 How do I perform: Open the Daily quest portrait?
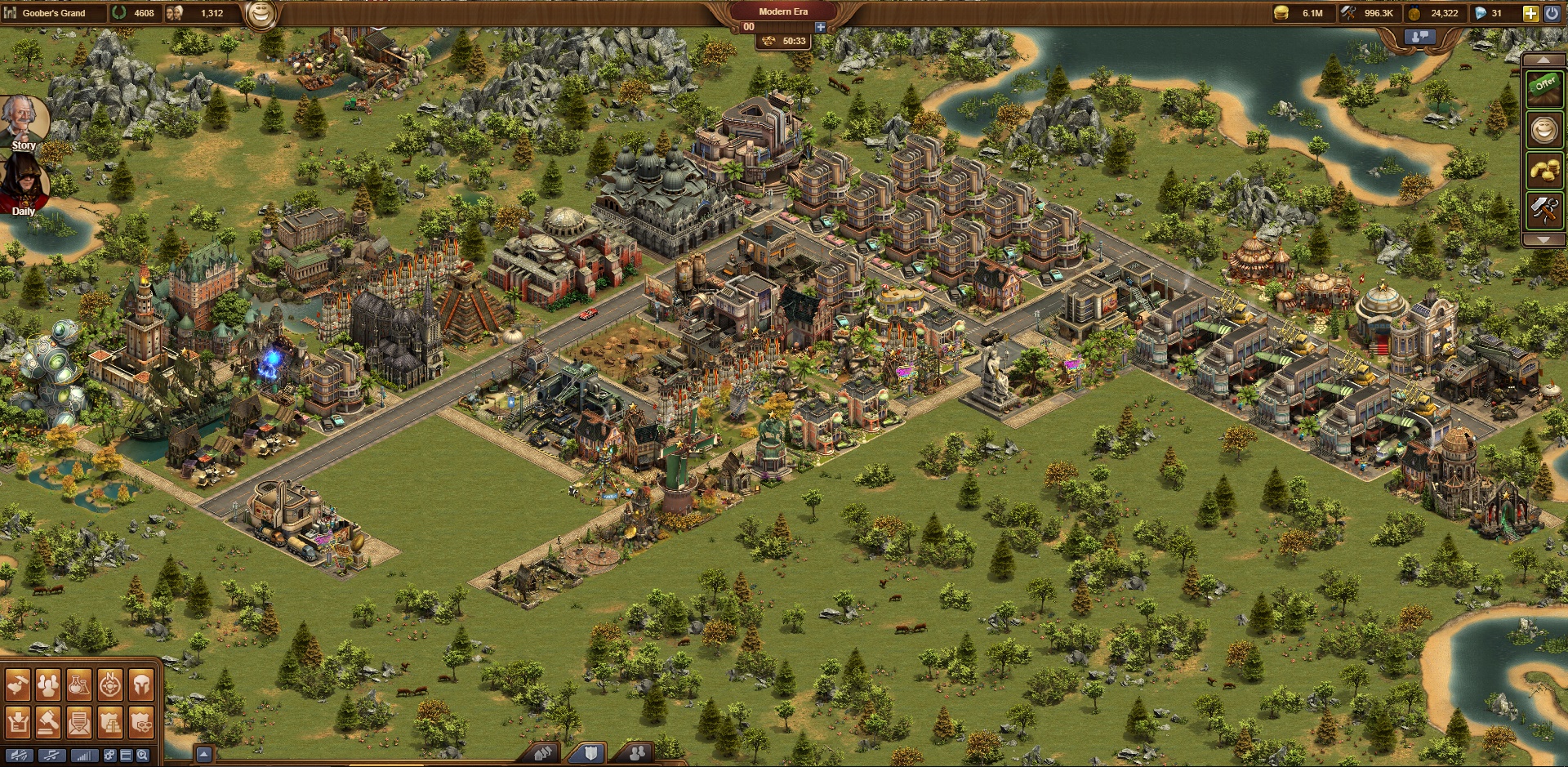coord(24,184)
